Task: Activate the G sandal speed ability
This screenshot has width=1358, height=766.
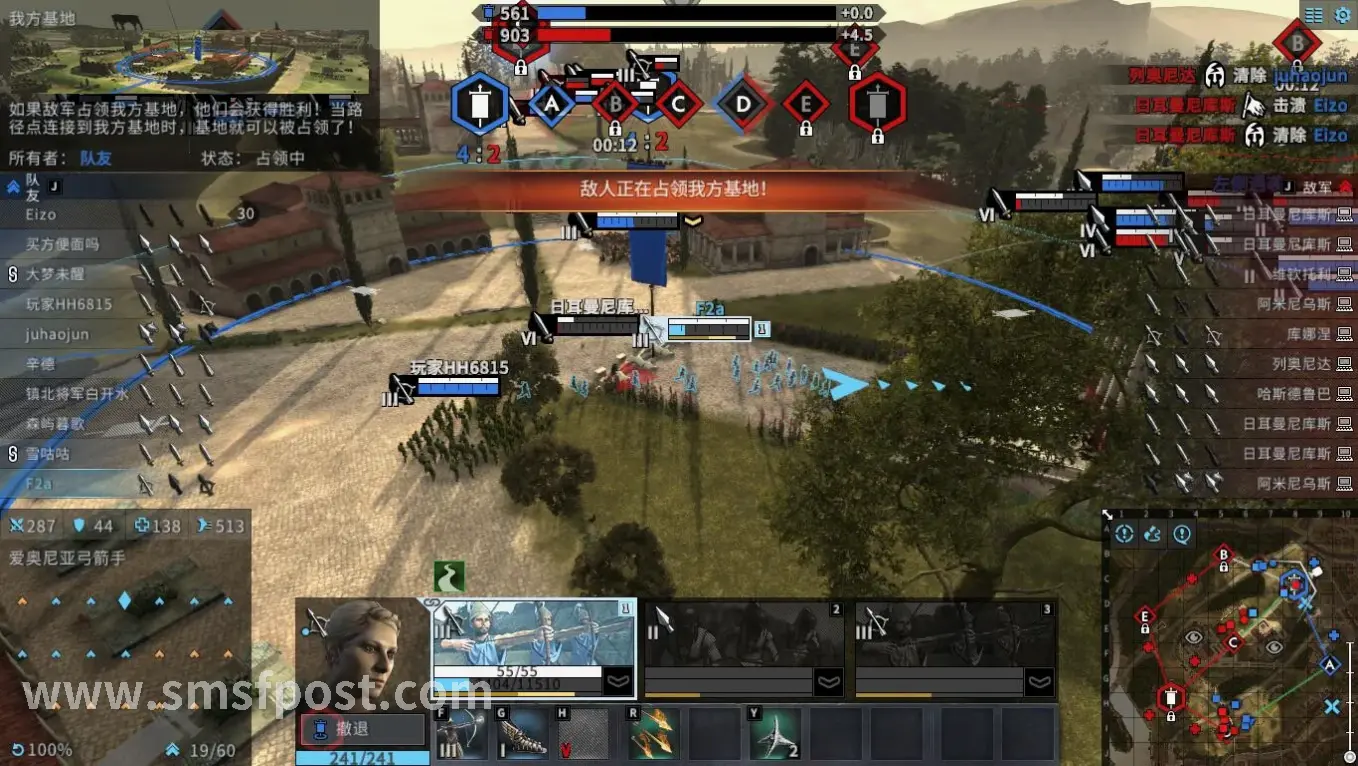Action: (x=523, y=733)
